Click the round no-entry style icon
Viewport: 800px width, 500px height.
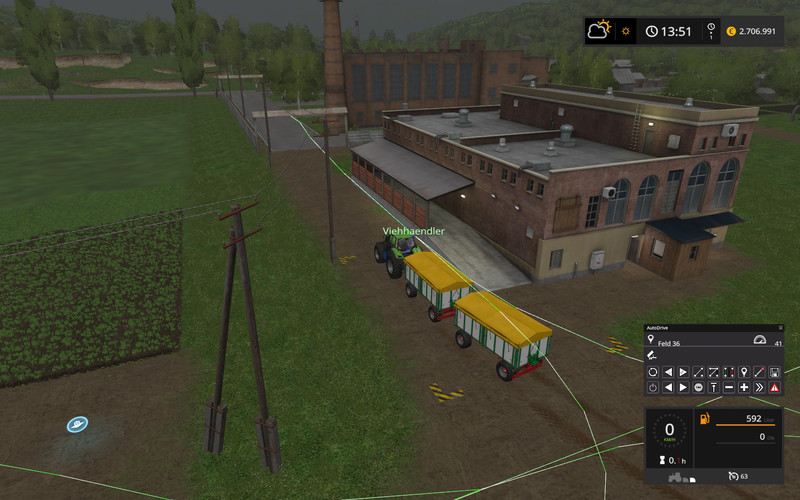tap(698, 387)
